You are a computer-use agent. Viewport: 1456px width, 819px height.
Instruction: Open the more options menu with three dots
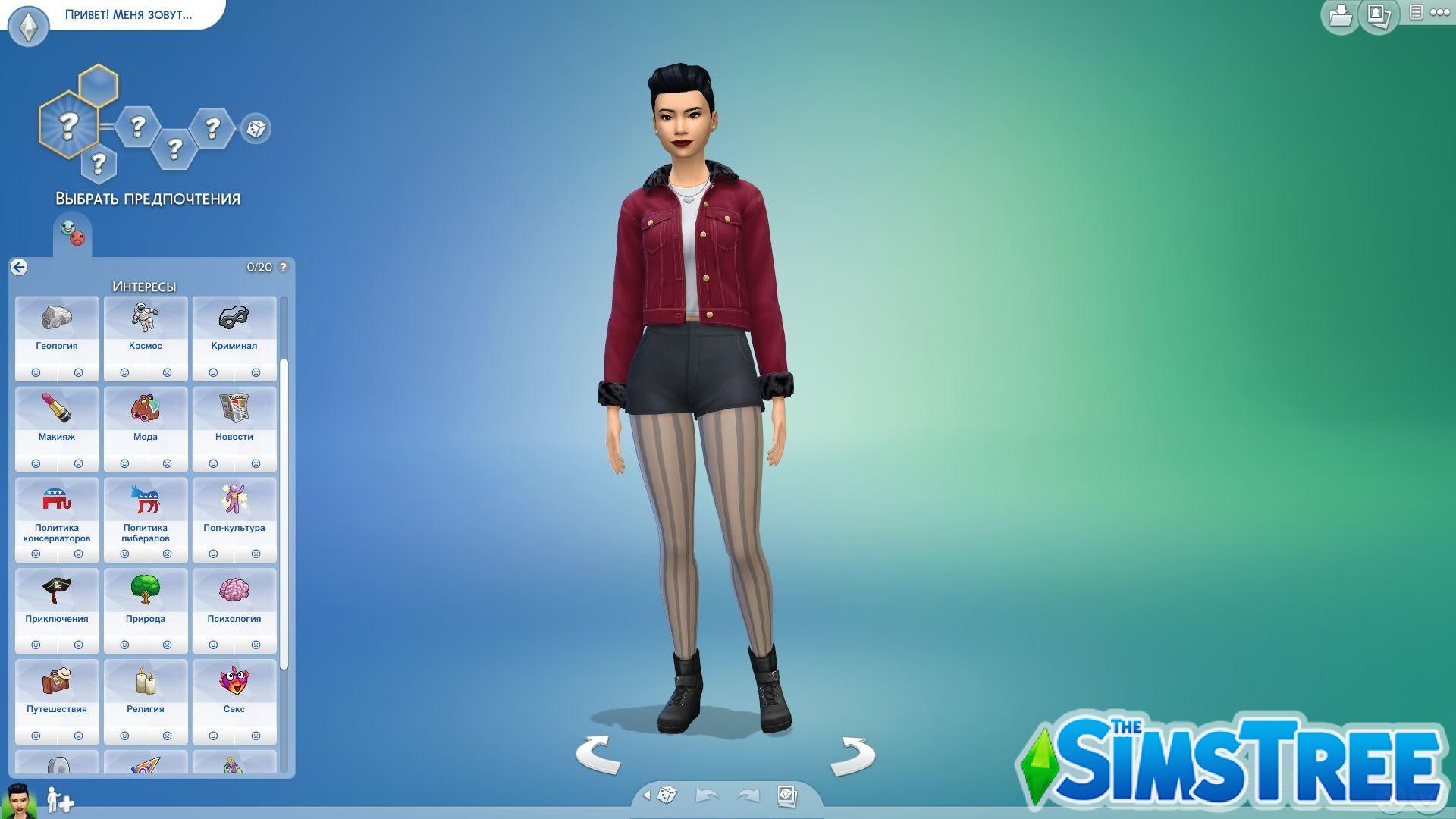[1439, 14]
